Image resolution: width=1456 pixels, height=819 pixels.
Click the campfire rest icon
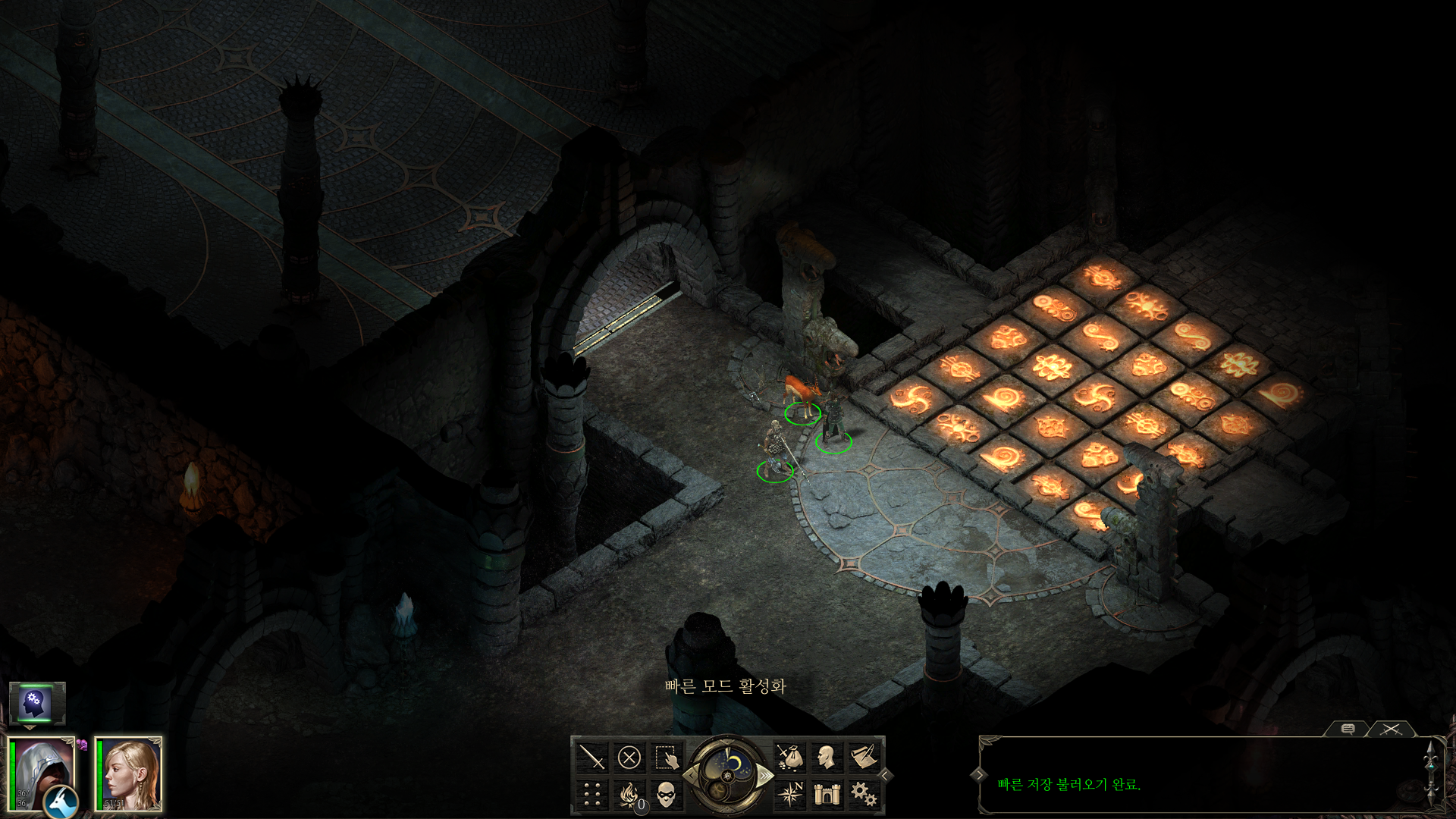click(x=629, y=794)
